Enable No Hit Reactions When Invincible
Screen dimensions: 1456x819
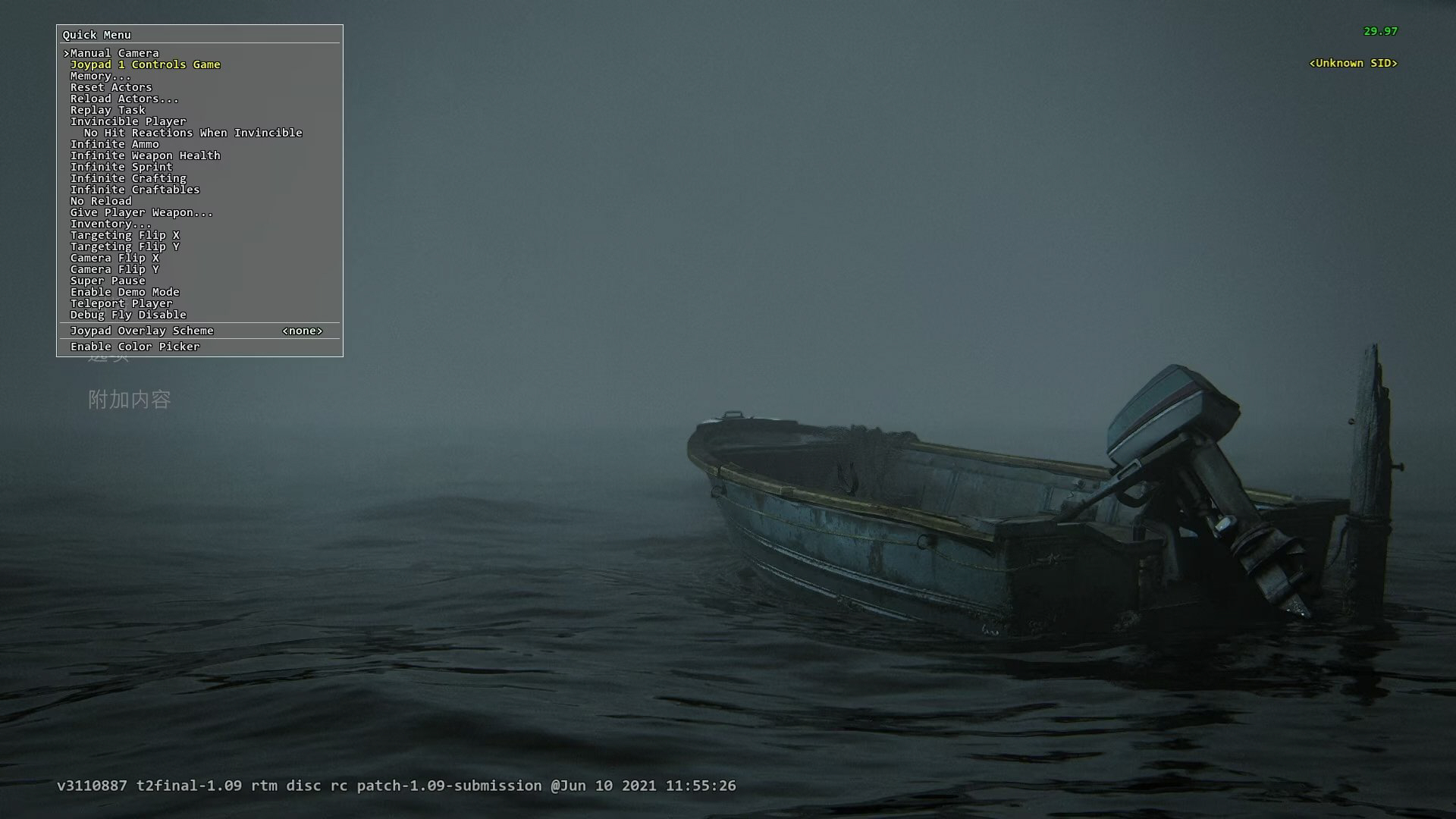pos(193,133)
